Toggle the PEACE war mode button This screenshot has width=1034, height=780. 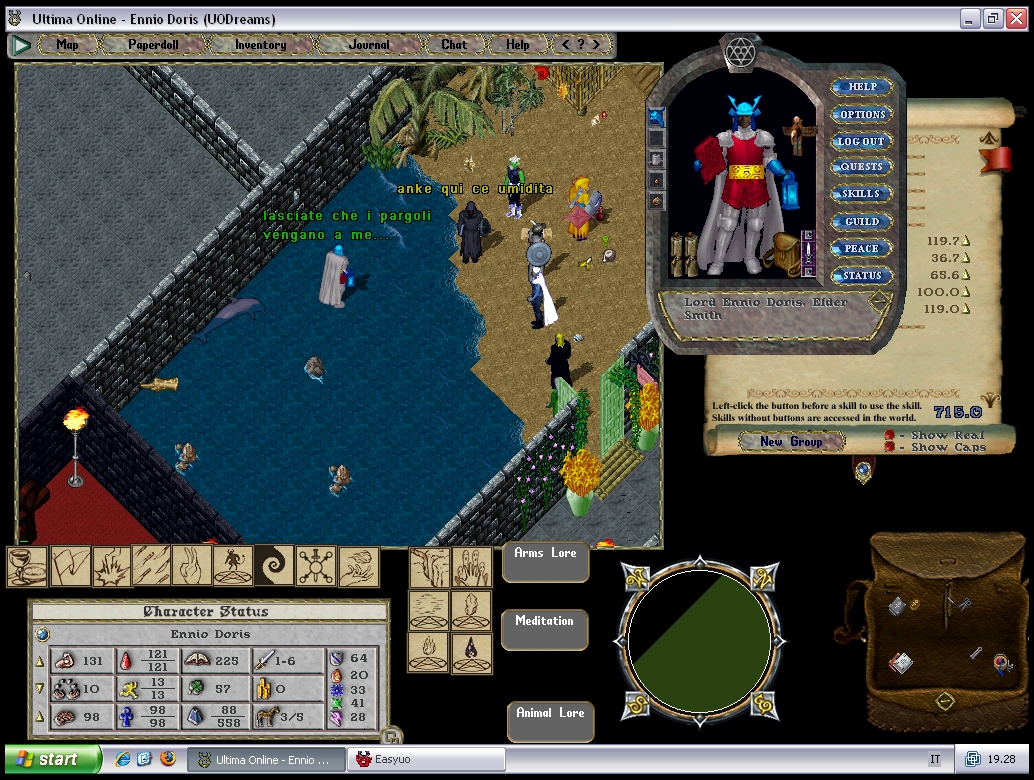click(861, 249)
